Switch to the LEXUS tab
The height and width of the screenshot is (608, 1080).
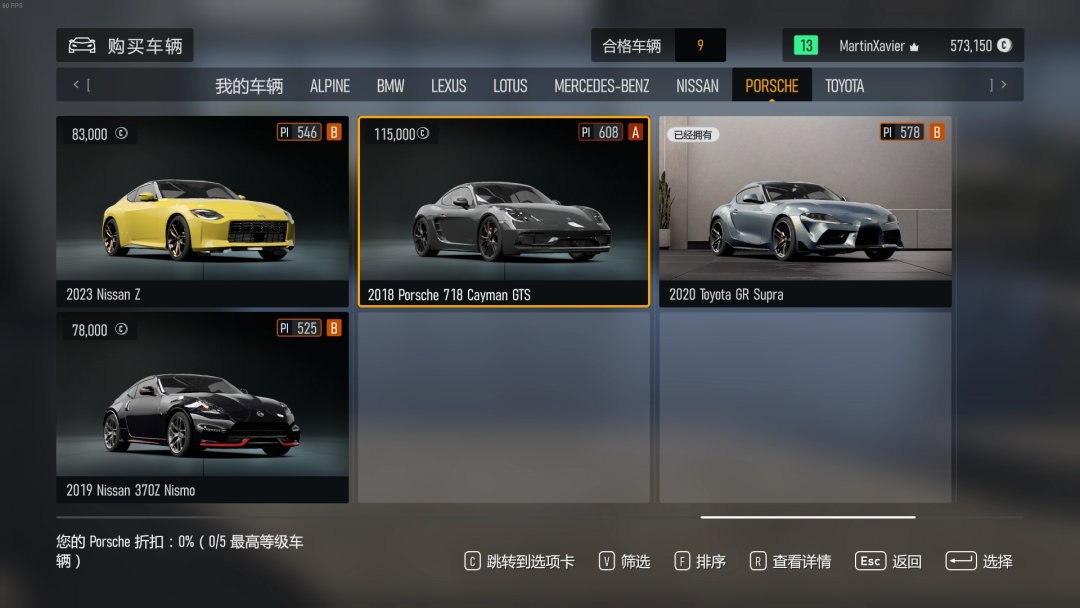449,86
